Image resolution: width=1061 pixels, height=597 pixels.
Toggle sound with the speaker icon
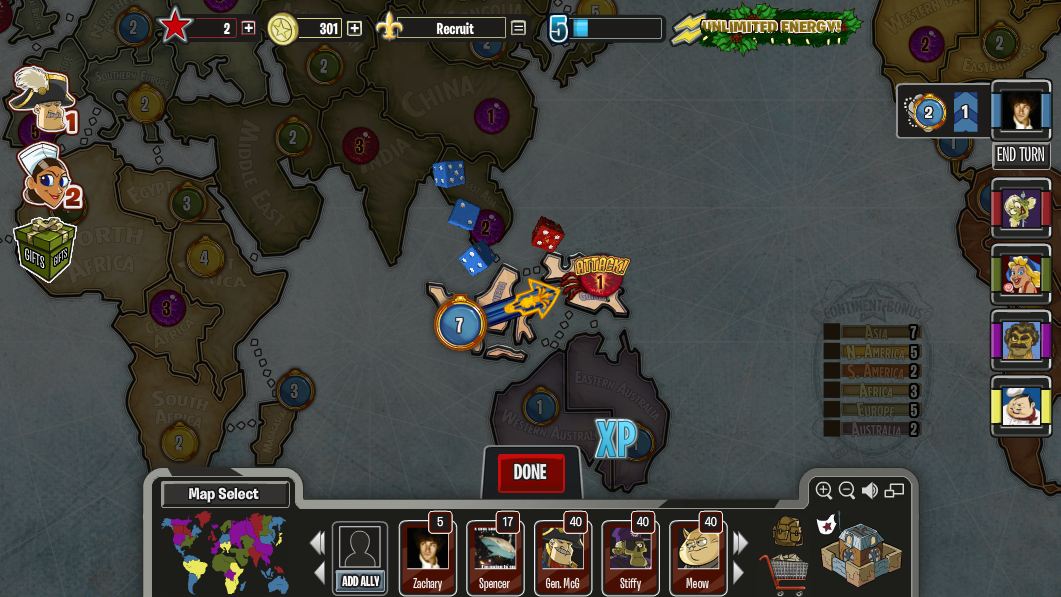pyautogui.click(x=870, y=490)
